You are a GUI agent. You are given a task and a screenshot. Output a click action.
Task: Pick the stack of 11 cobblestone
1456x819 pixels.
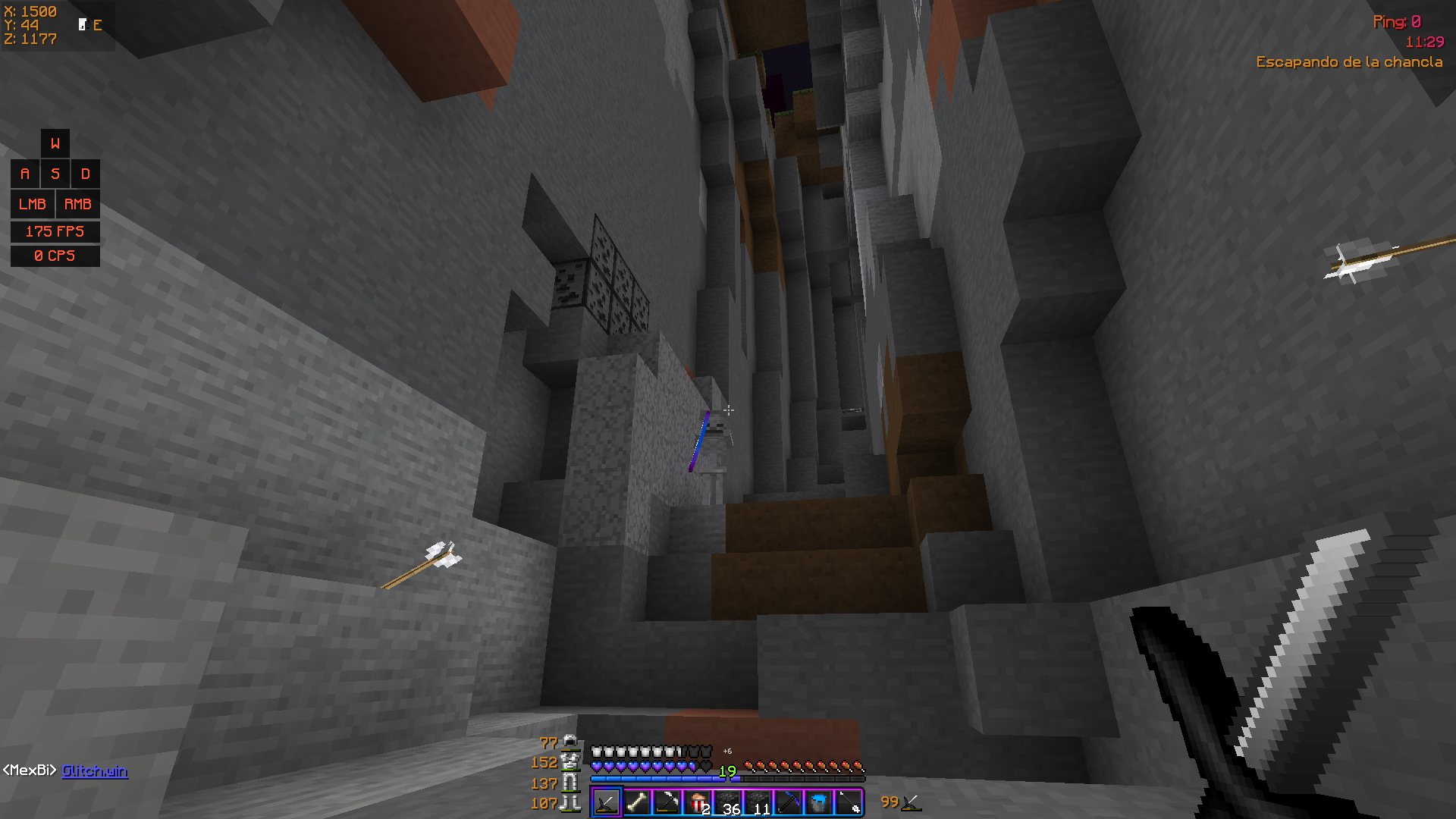tap(758, 803)
